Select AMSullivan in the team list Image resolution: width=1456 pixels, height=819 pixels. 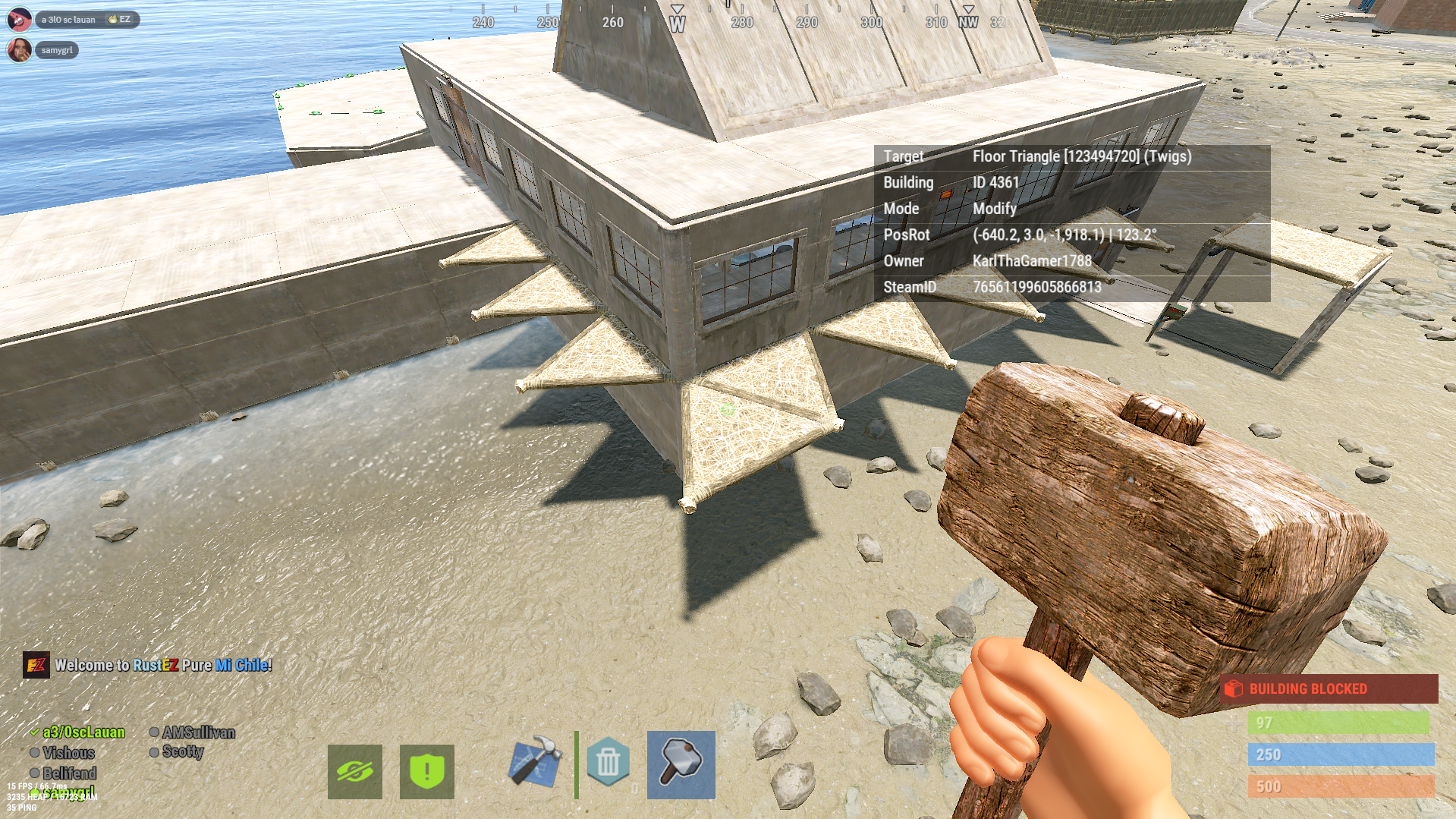pos(198,732)
